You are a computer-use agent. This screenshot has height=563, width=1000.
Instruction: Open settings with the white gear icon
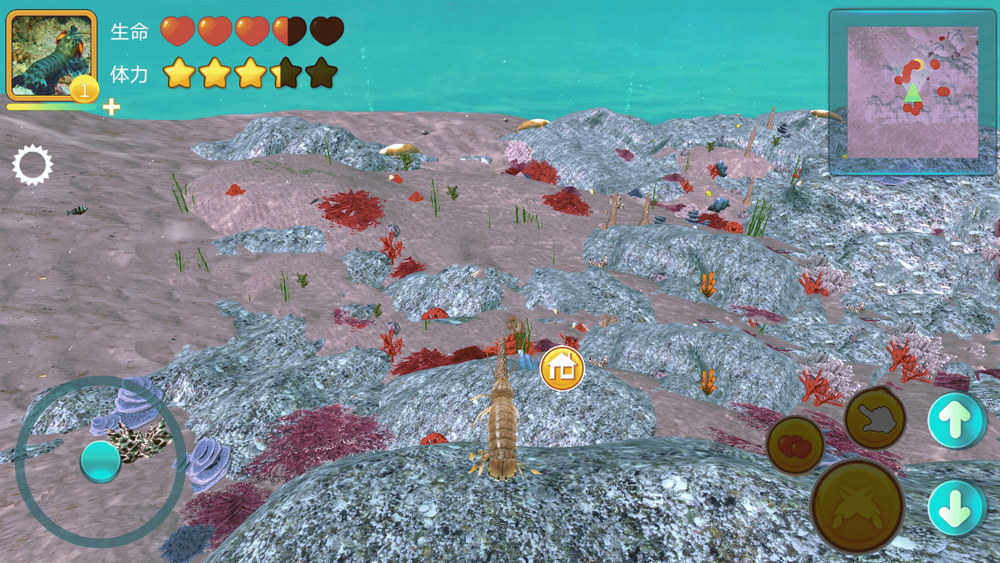(32, 165)
